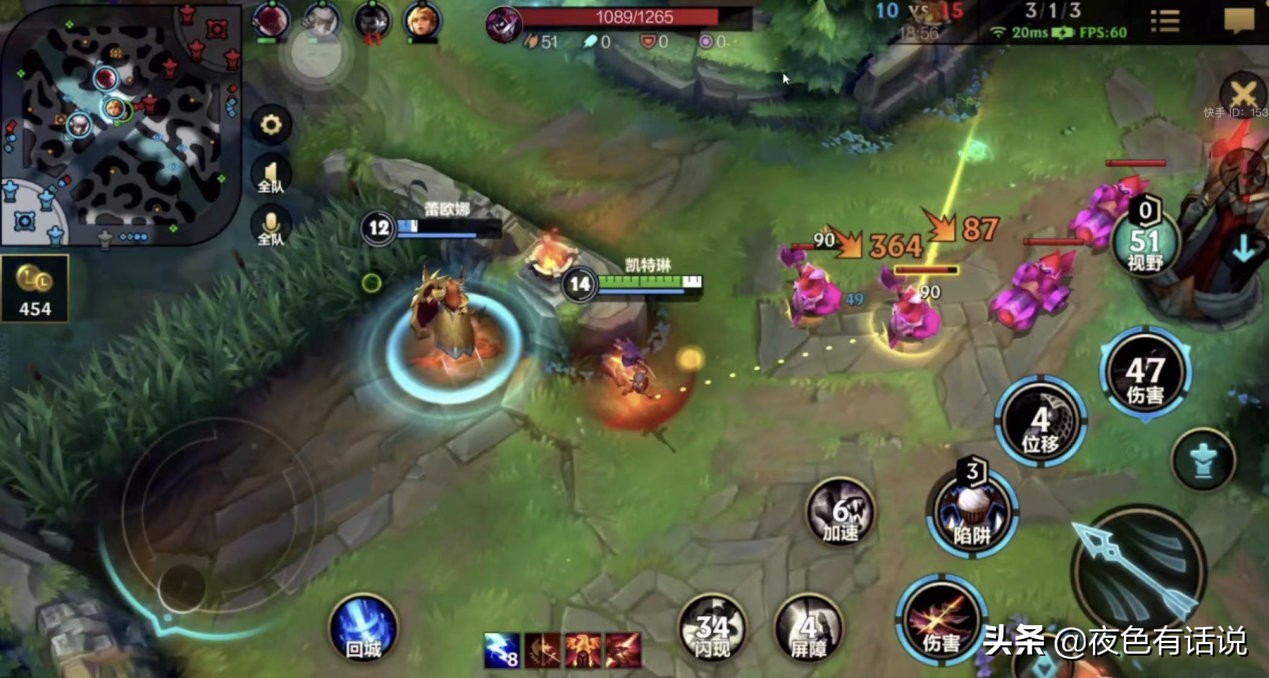Open the chat speech bubble
This screenshot has height=678, width=1269.
[x=1239, y=21]
